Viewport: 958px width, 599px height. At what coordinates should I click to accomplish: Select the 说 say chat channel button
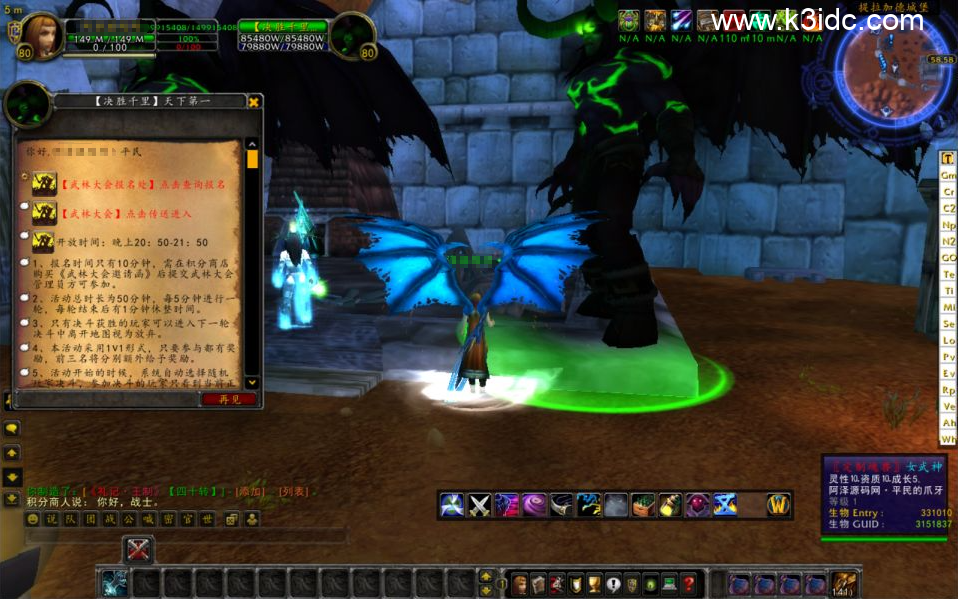pyautogui.click(x=52, y=519)
